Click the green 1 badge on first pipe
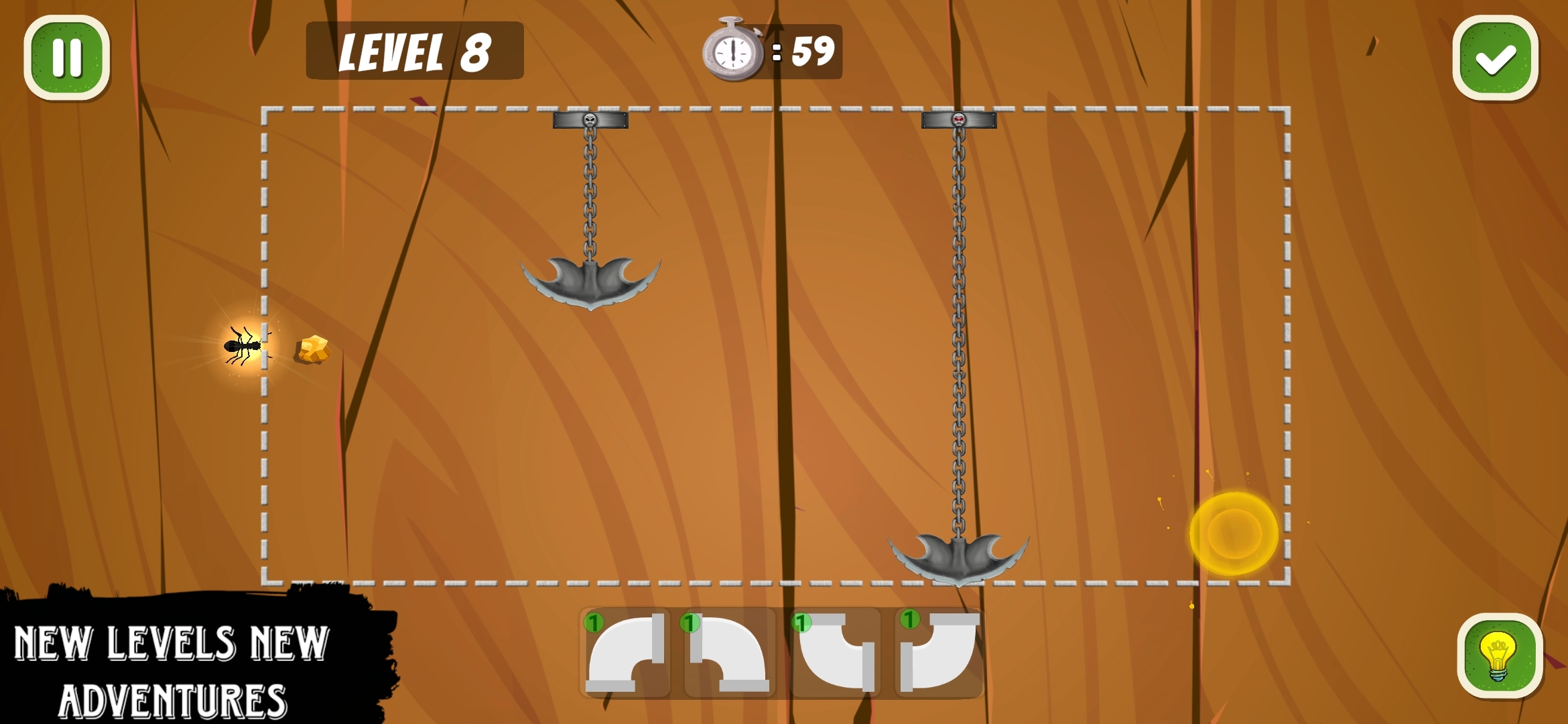Viewport: 1568px width, 724px height. click(595, 621)
